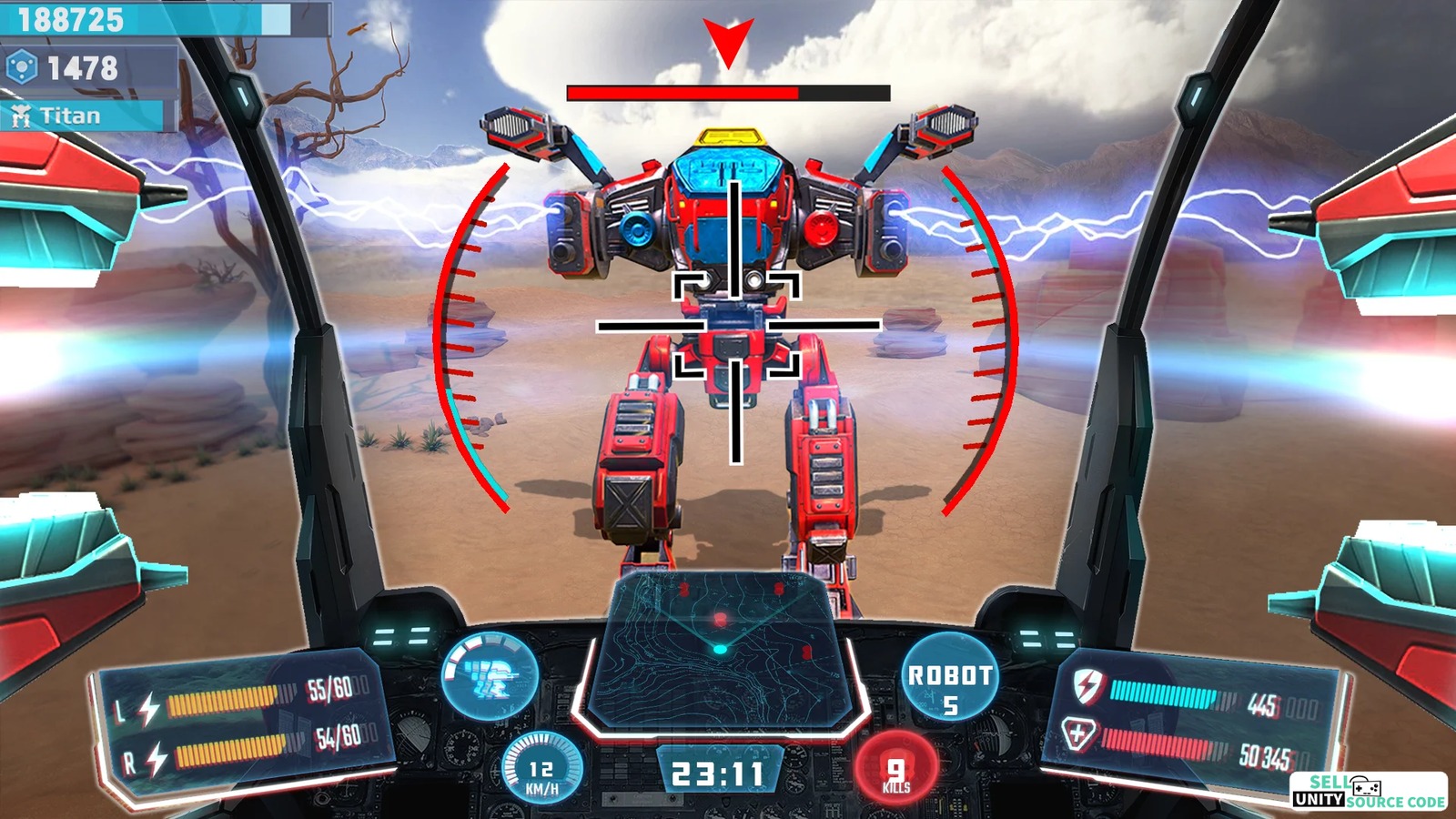Activate the blue mech icon button
1456x819 pixels.
[x=490, y=676]
